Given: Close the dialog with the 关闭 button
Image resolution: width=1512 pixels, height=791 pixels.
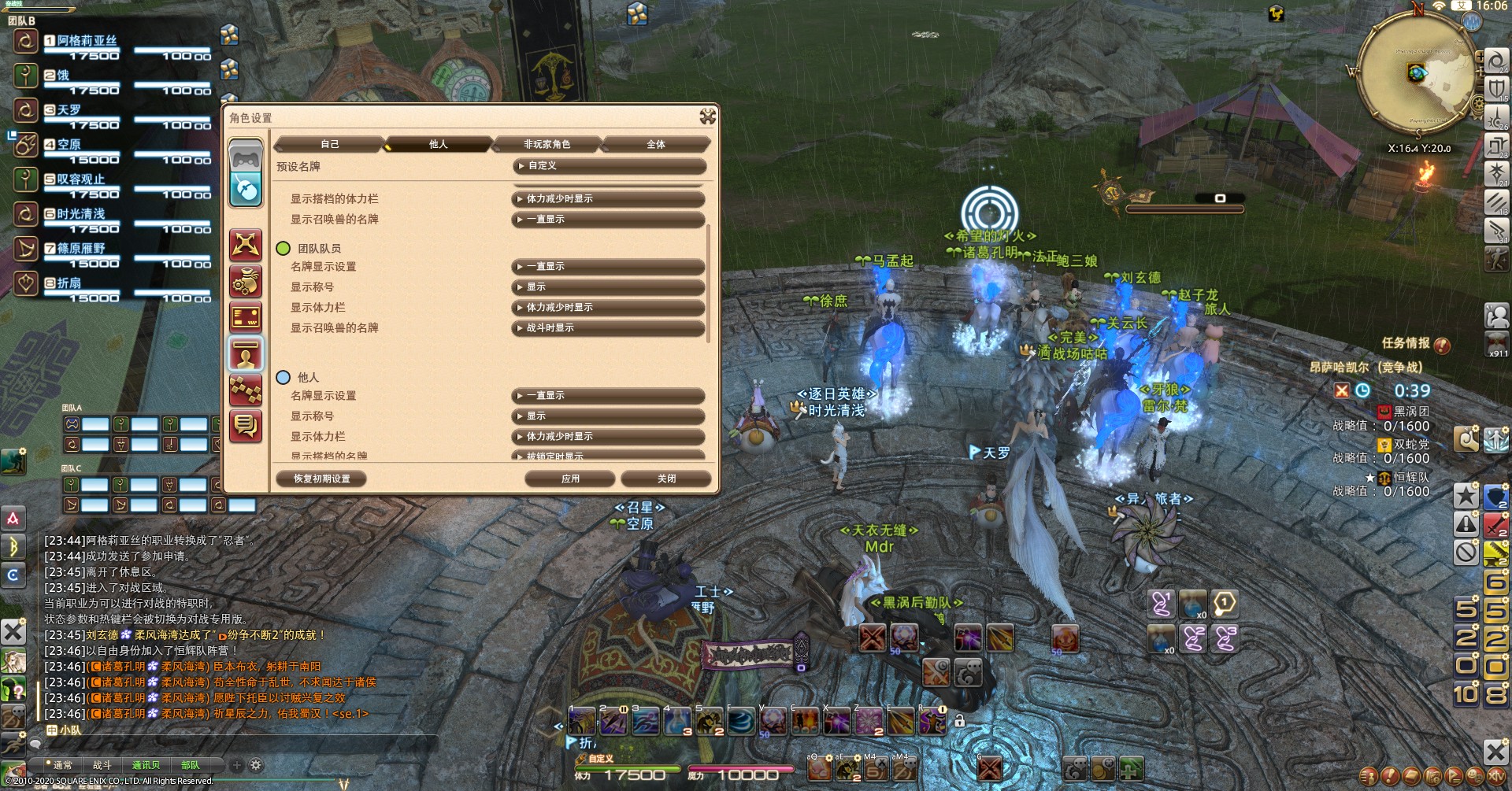Looking at the screenshot, I should [x=666, y=479].
